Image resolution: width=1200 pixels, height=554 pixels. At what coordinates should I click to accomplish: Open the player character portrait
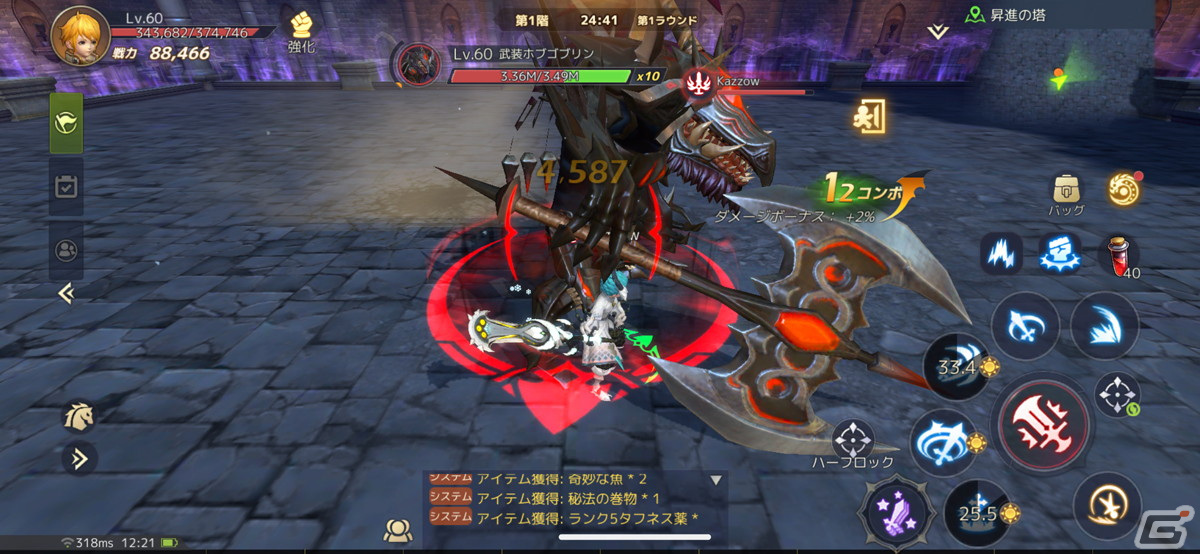pyautogui.click(x=80, y=36)
